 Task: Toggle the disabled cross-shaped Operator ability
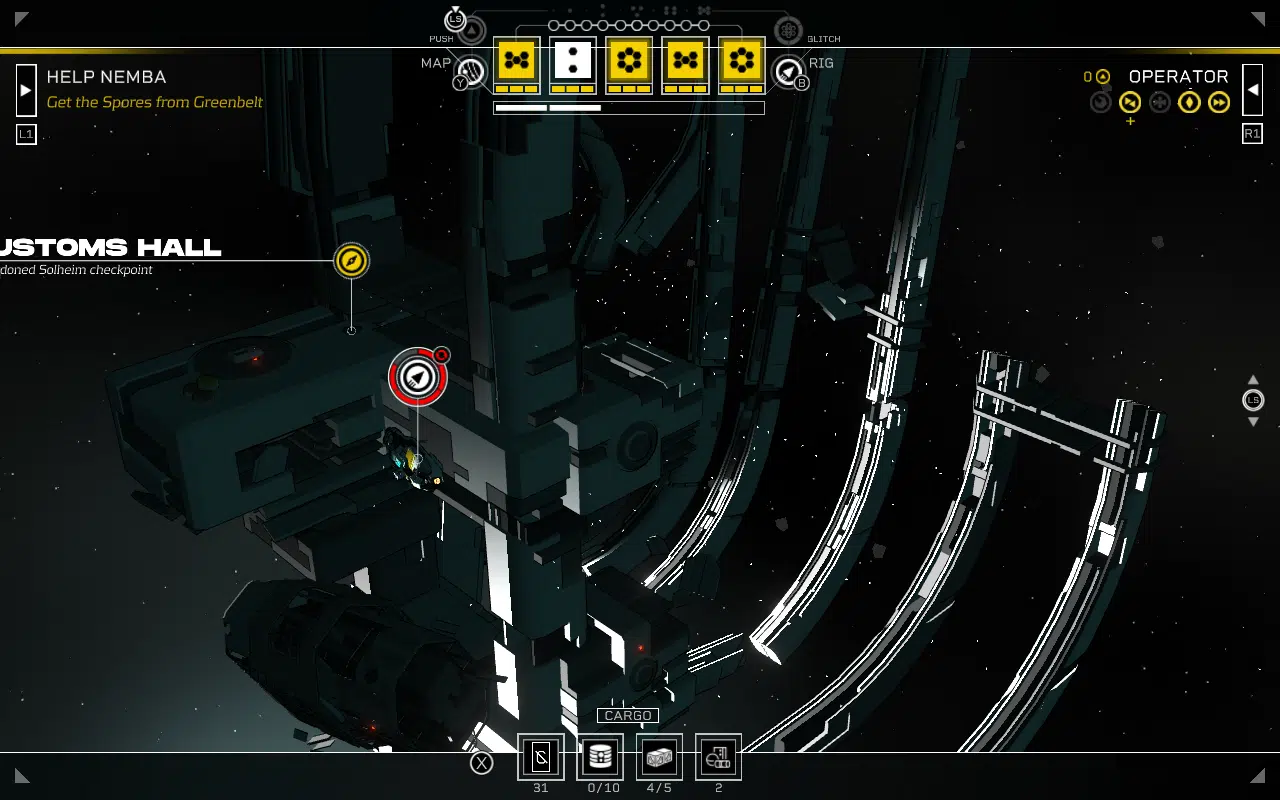(x=1159, y=102)
